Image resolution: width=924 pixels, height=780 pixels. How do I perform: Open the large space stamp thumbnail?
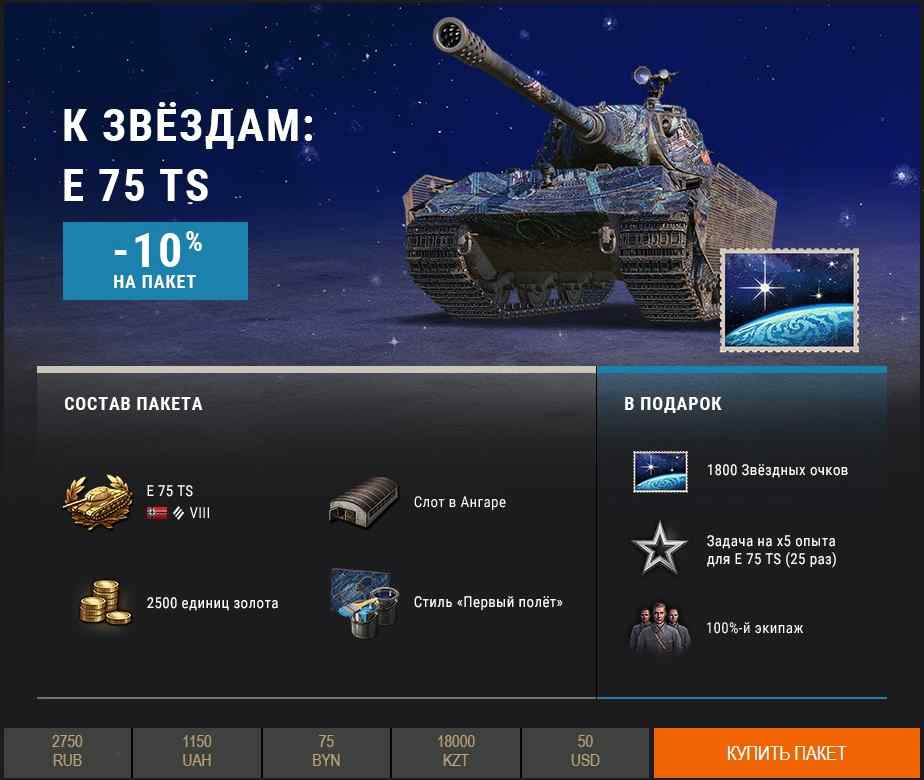pyautogui.click(x=790, y=301)
